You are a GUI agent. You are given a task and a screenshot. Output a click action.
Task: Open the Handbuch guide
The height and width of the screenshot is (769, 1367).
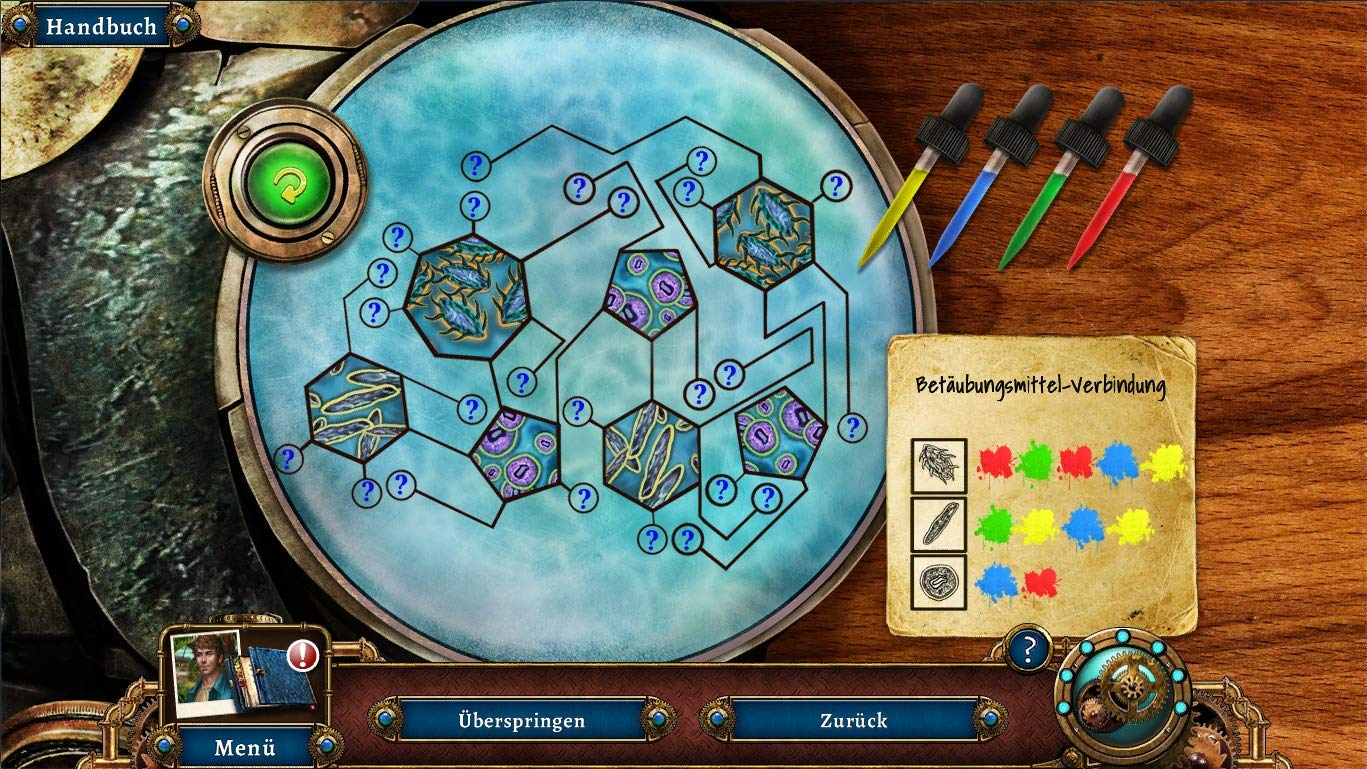point(100,27)
